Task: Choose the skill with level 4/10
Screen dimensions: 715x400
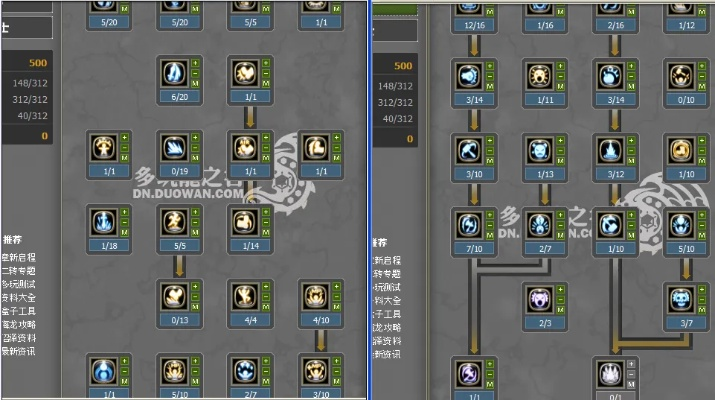Action: 316,296
